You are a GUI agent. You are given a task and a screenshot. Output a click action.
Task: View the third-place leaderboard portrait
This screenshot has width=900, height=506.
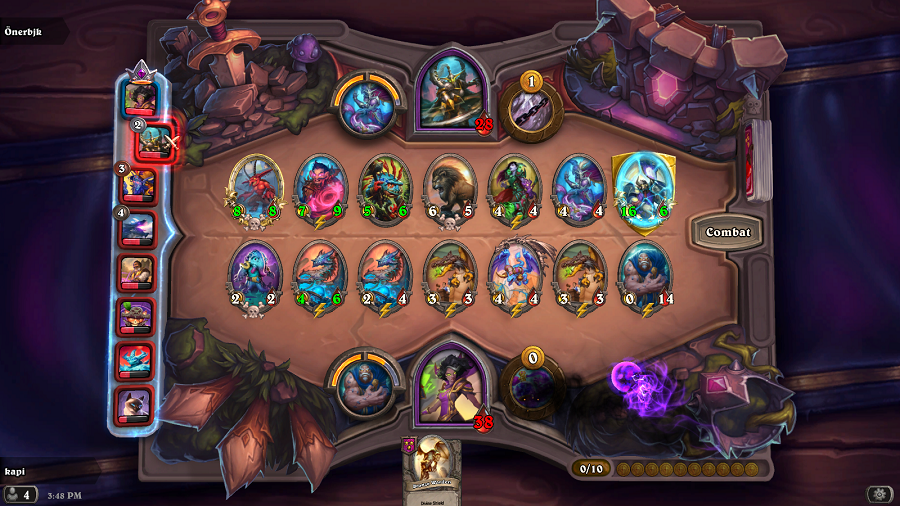click(138, 184)
